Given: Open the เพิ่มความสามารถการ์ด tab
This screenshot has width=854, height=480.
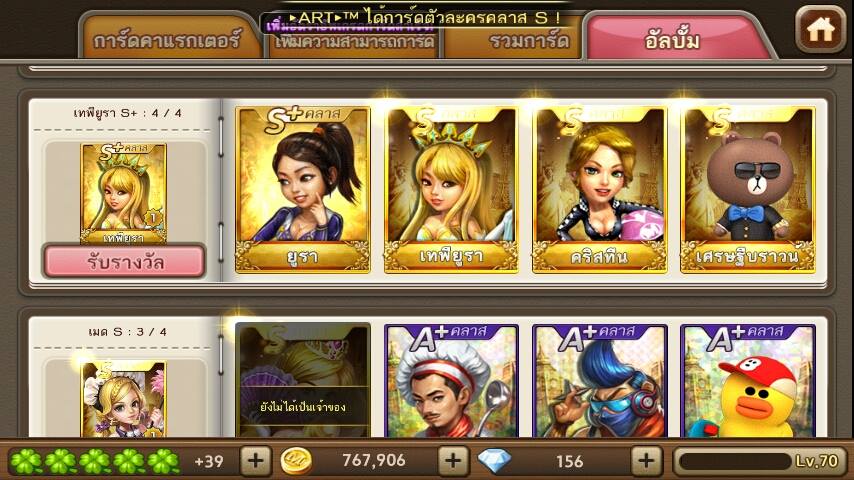Looking at the screenshot, I should (355, 44).
